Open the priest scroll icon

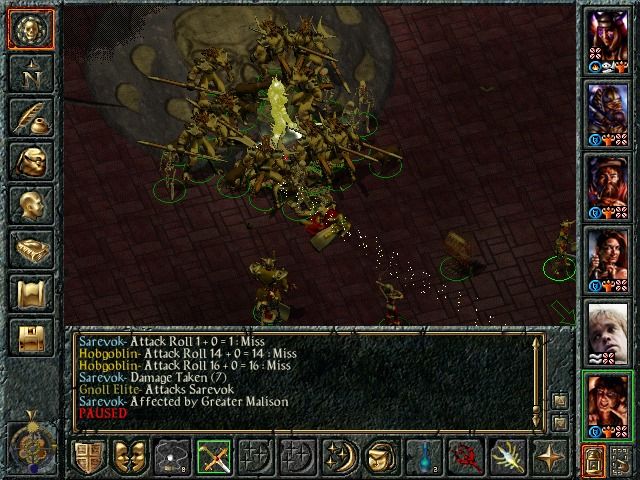point(31,294)
